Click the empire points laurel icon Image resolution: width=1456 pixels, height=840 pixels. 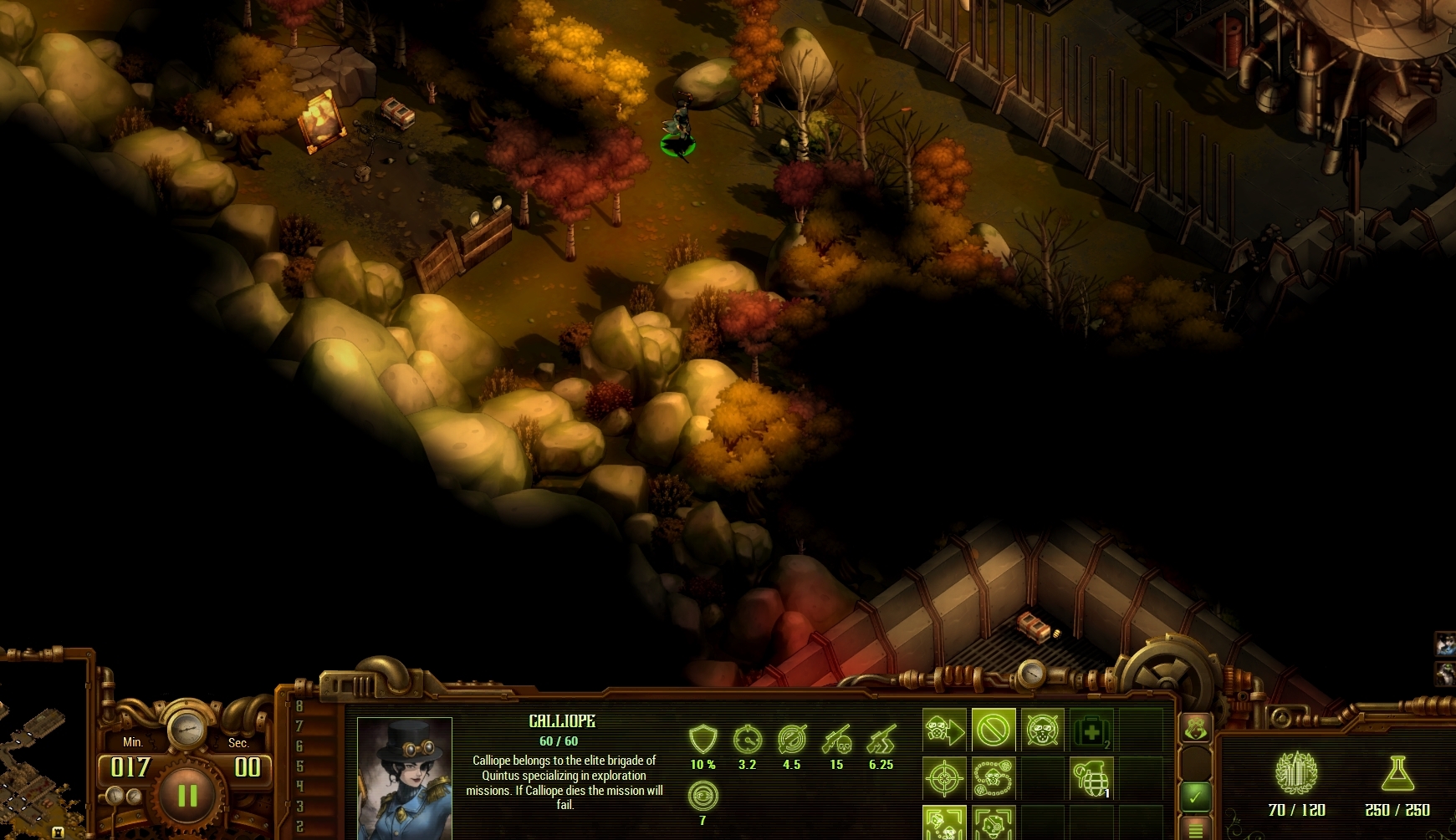point(1296,772)
